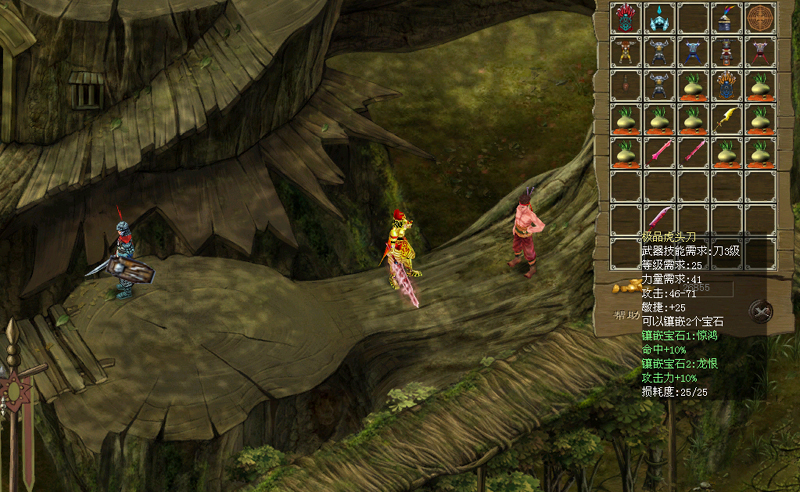
Task: Select the golden sword in the inventory
Action: (x=727, y=119)
